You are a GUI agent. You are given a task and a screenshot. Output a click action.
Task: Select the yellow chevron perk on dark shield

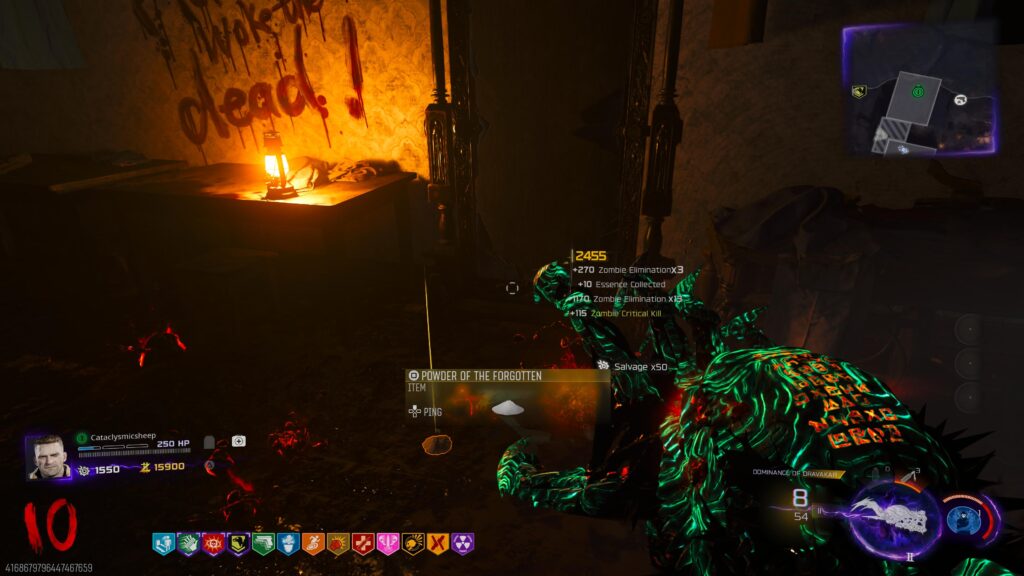click(238, 544)
